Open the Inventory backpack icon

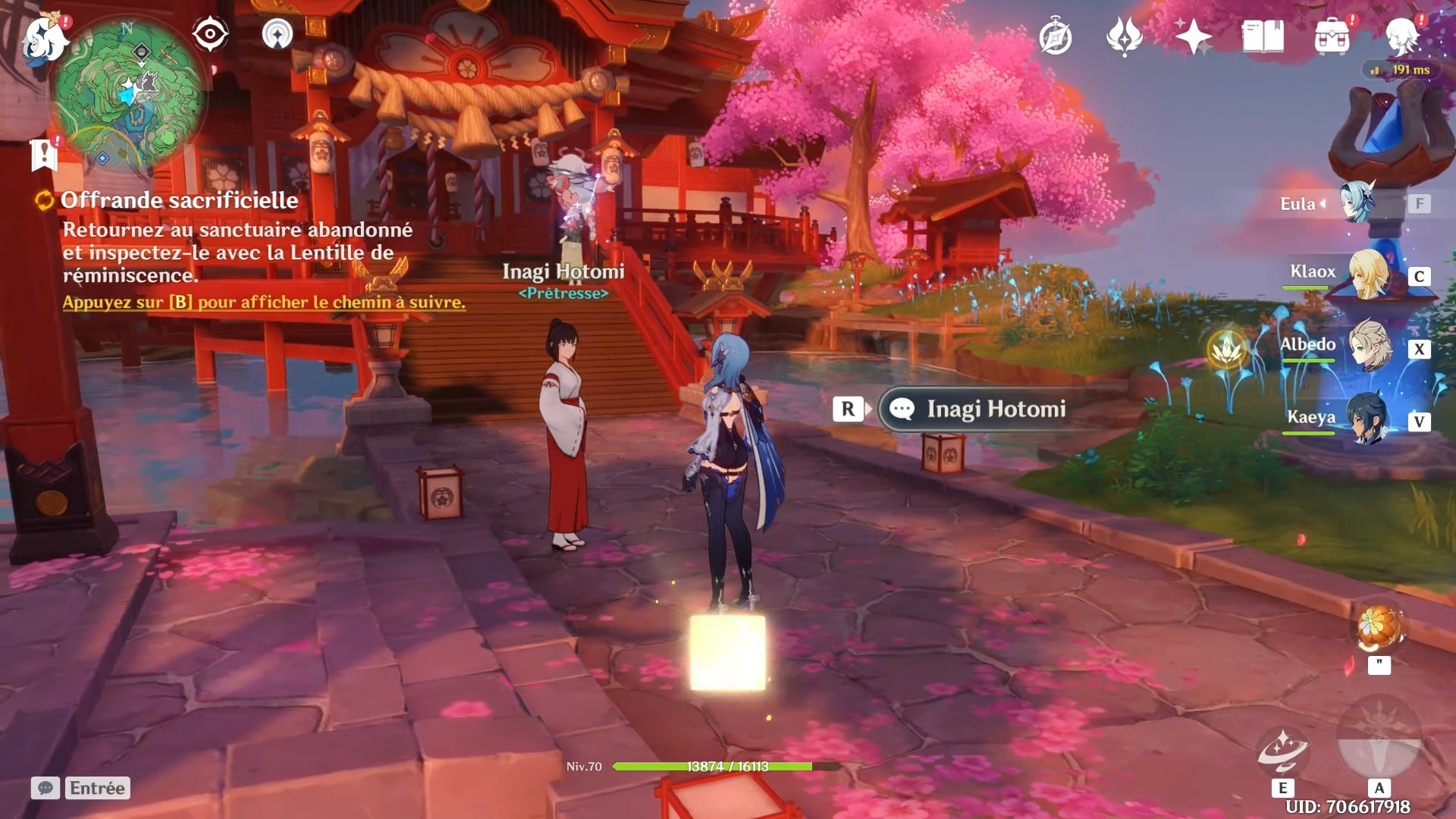(1332, 36)
